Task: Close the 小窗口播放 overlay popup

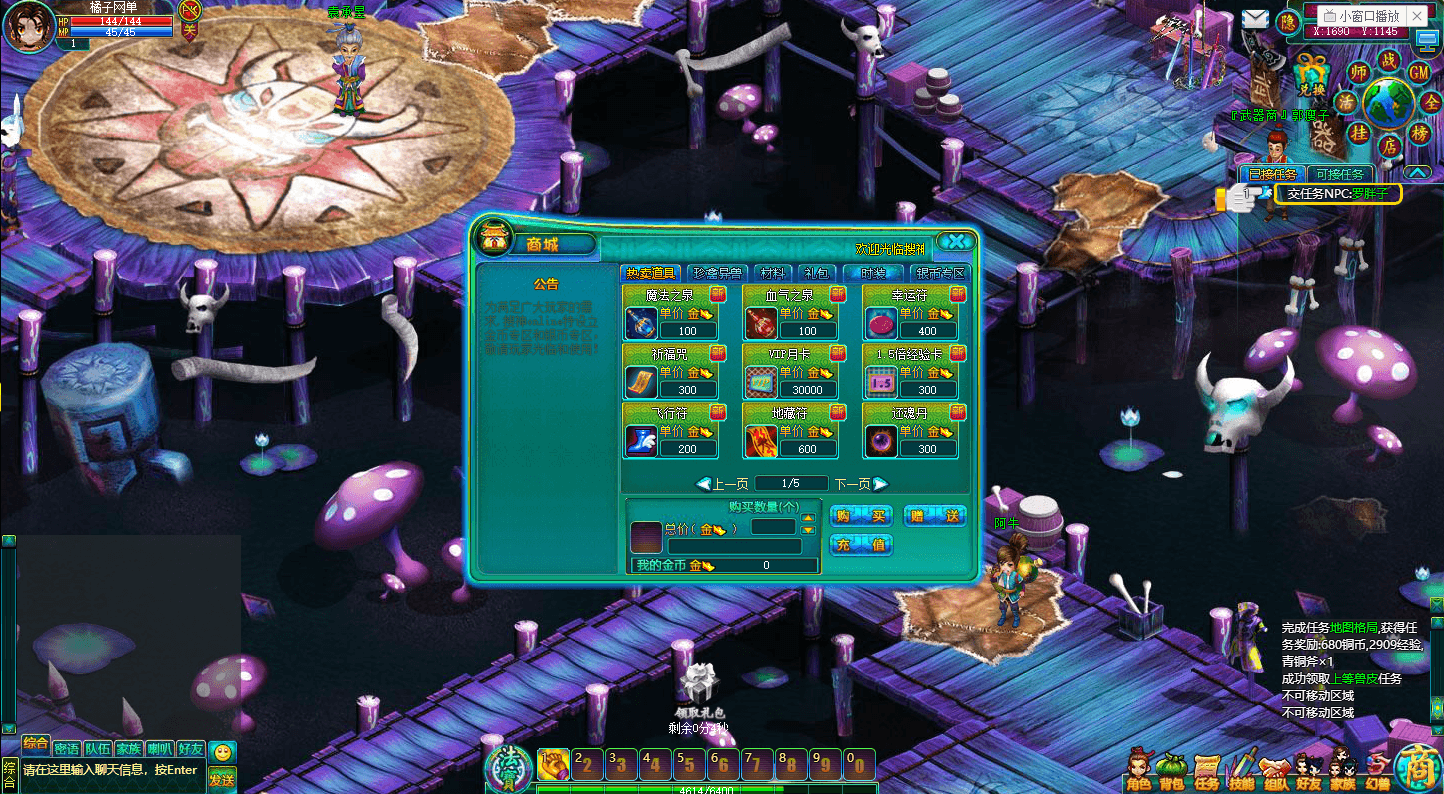Action: pyautogui.click(x=1418, y=16)
